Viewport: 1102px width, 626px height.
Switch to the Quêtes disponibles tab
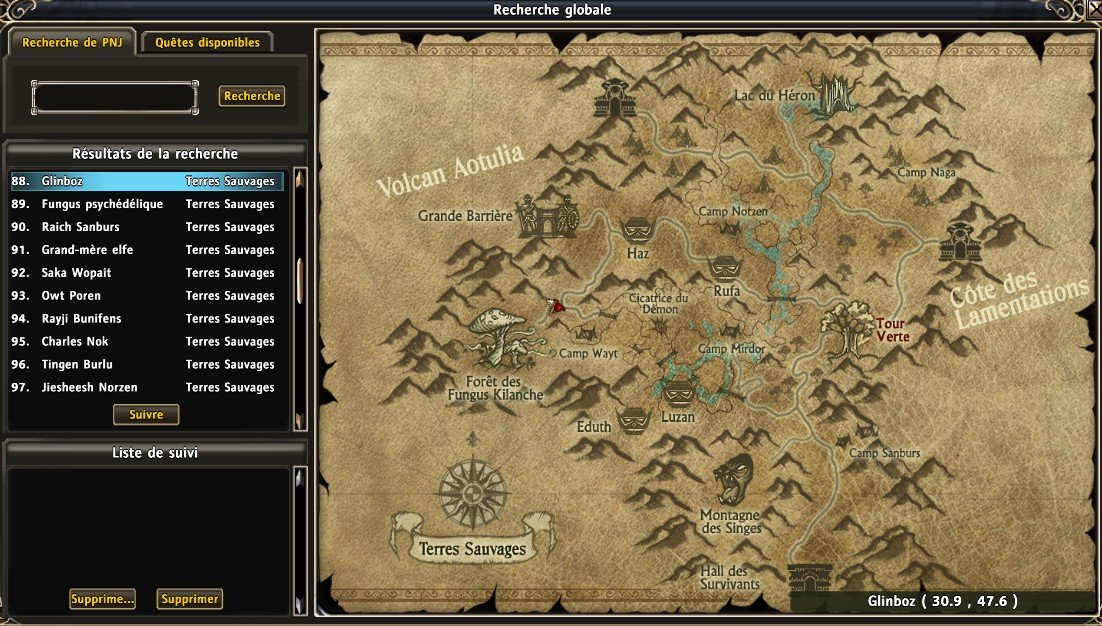tap(207, 43)
